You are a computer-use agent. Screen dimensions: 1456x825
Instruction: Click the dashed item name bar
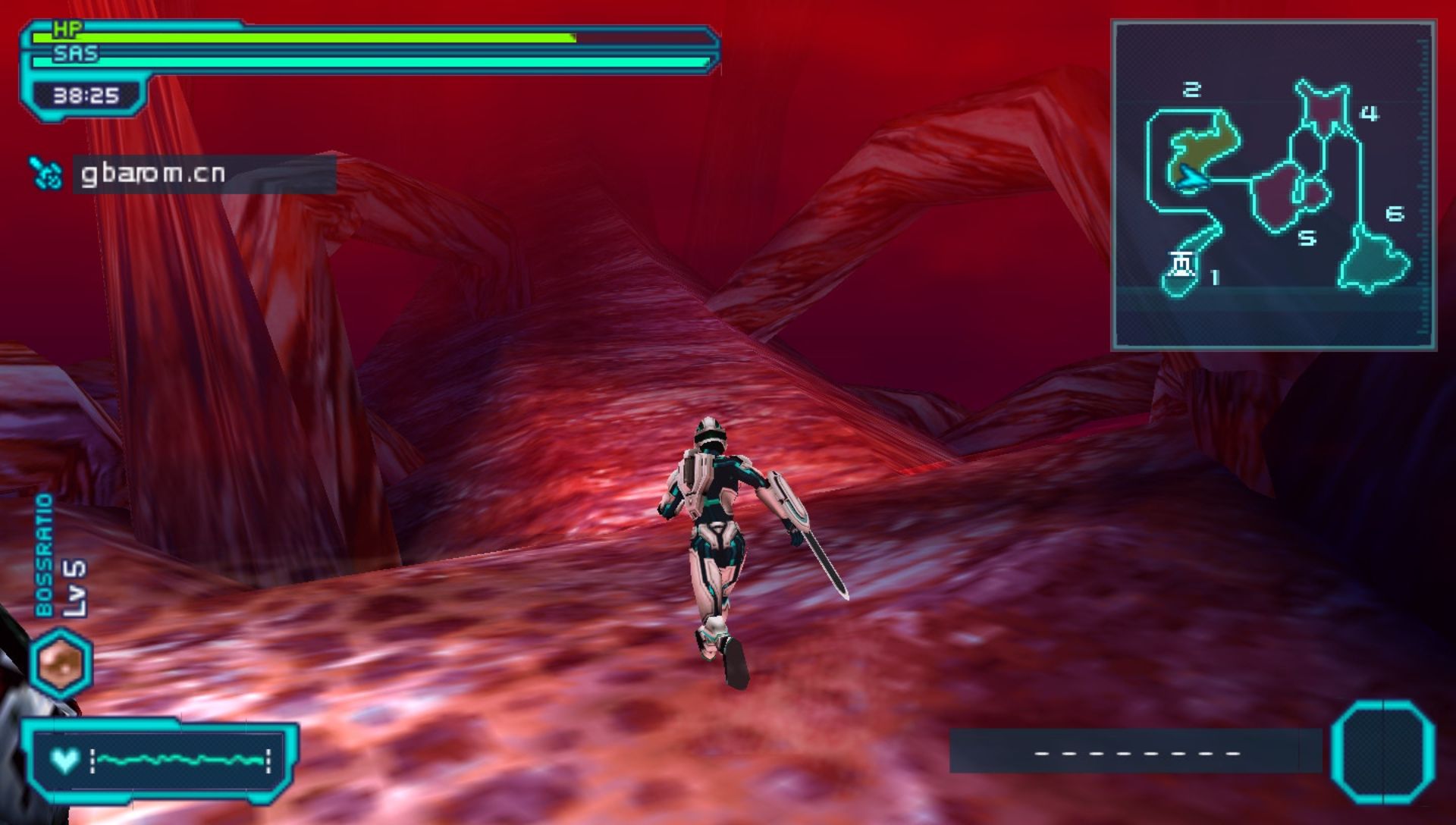coord(1136,752)
